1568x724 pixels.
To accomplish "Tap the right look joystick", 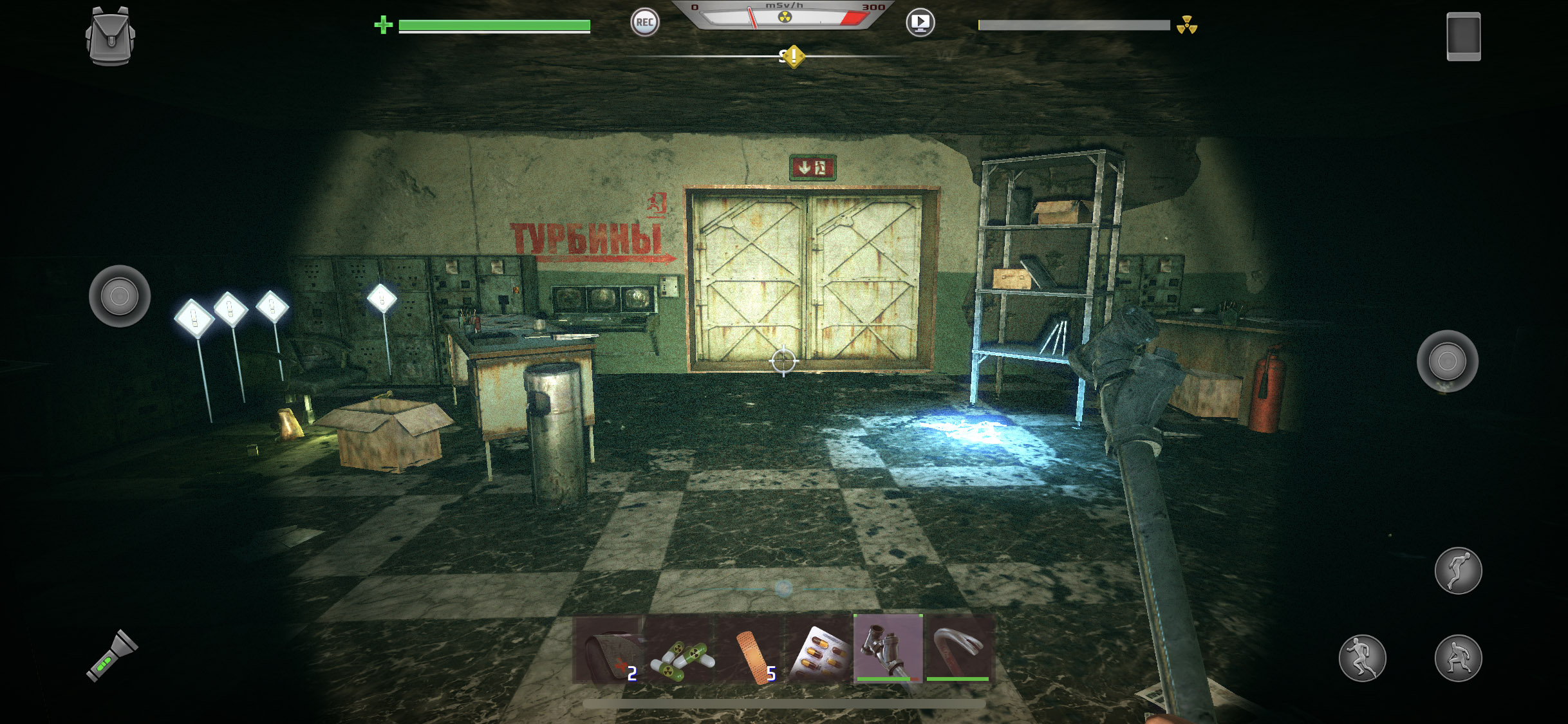I will [1447, 361].
